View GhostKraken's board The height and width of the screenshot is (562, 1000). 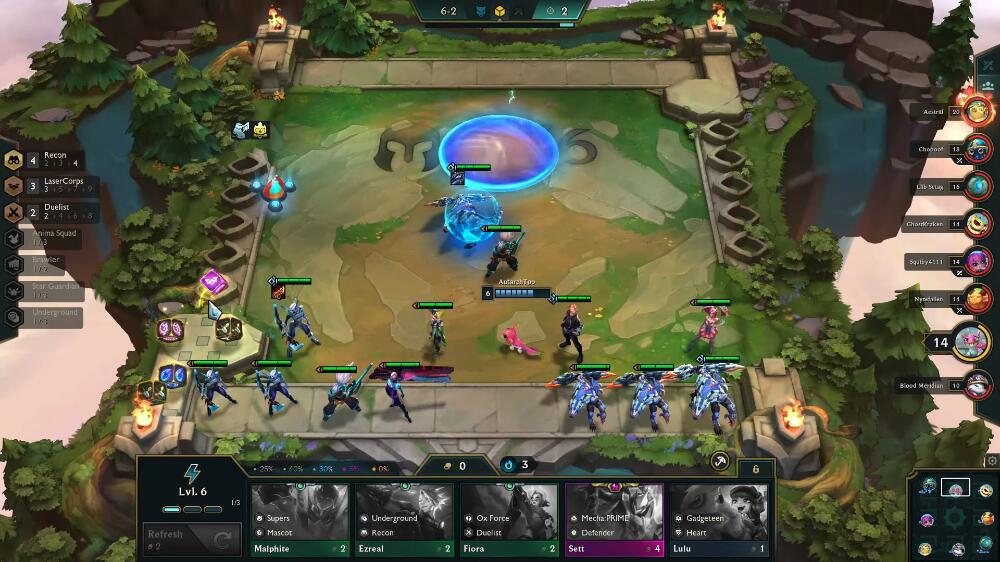(x=979, y=224)
